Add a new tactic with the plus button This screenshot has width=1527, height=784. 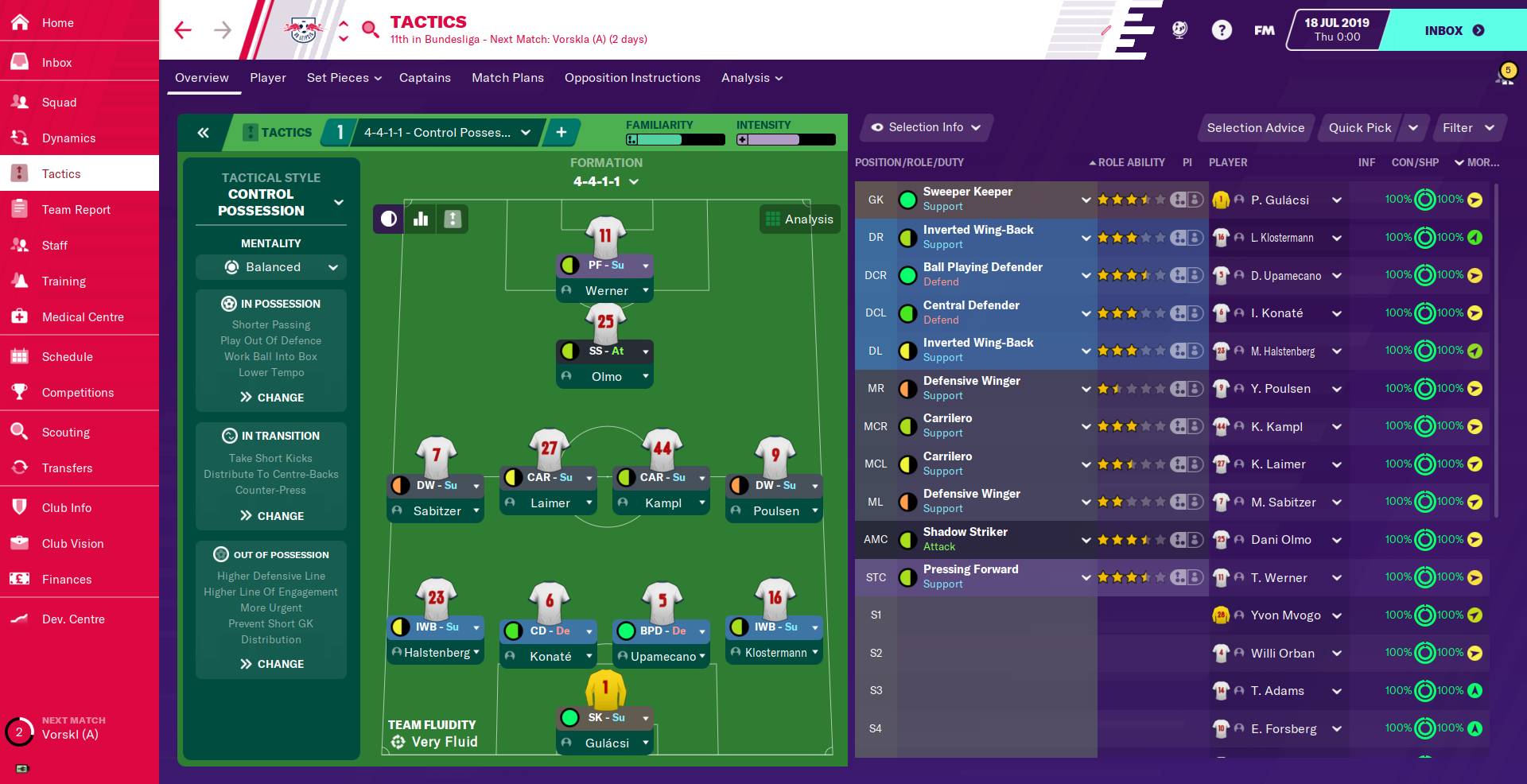tap(561, 132)
